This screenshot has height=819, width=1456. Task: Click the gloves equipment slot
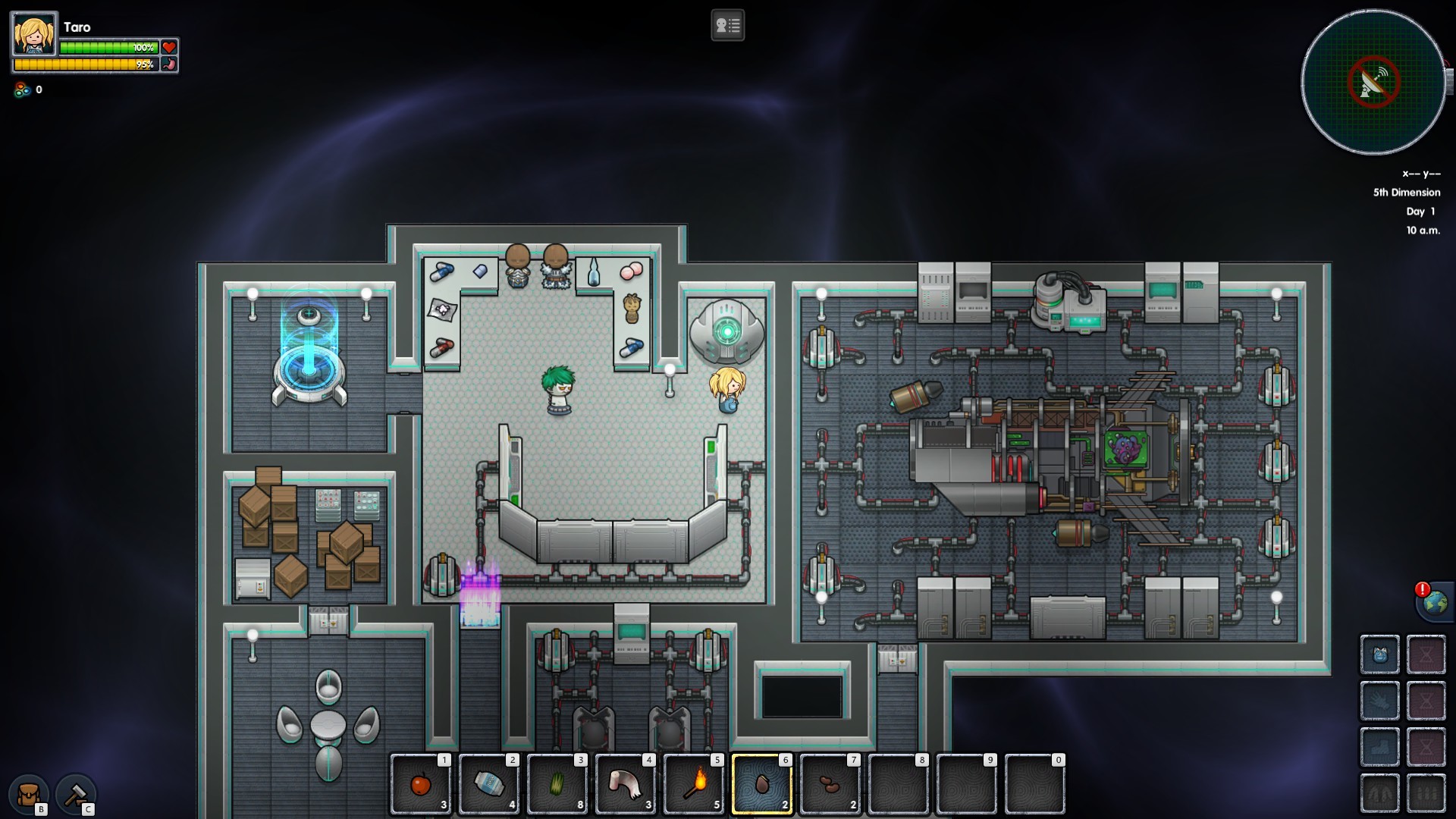(x=1380, y=701)
